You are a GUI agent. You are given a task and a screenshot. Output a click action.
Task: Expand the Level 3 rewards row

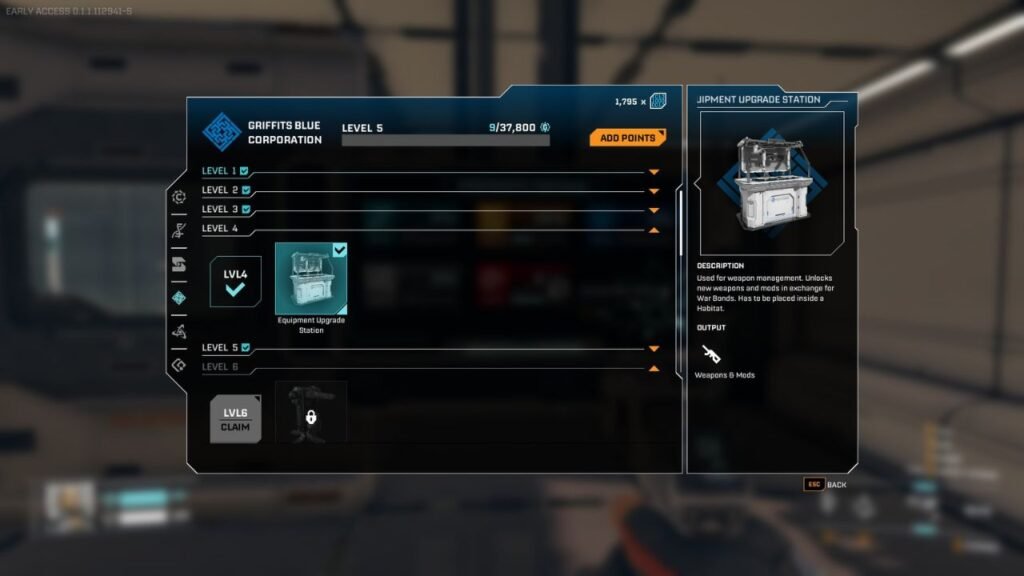click(654, 210)
